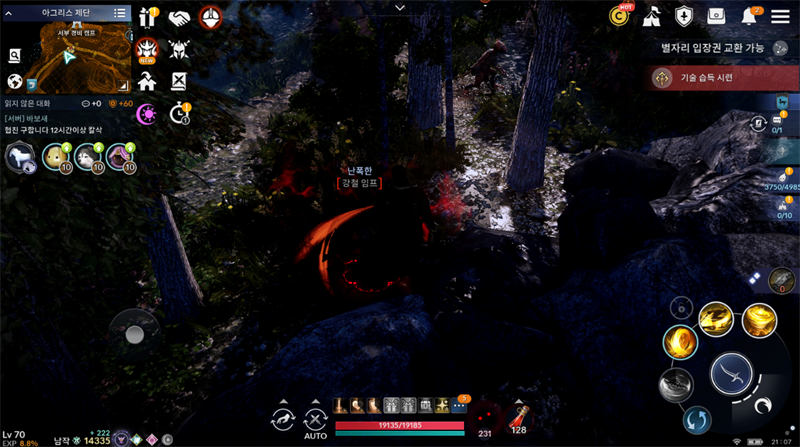
Task: Open the camp tent icon
Action: (651, 16)
